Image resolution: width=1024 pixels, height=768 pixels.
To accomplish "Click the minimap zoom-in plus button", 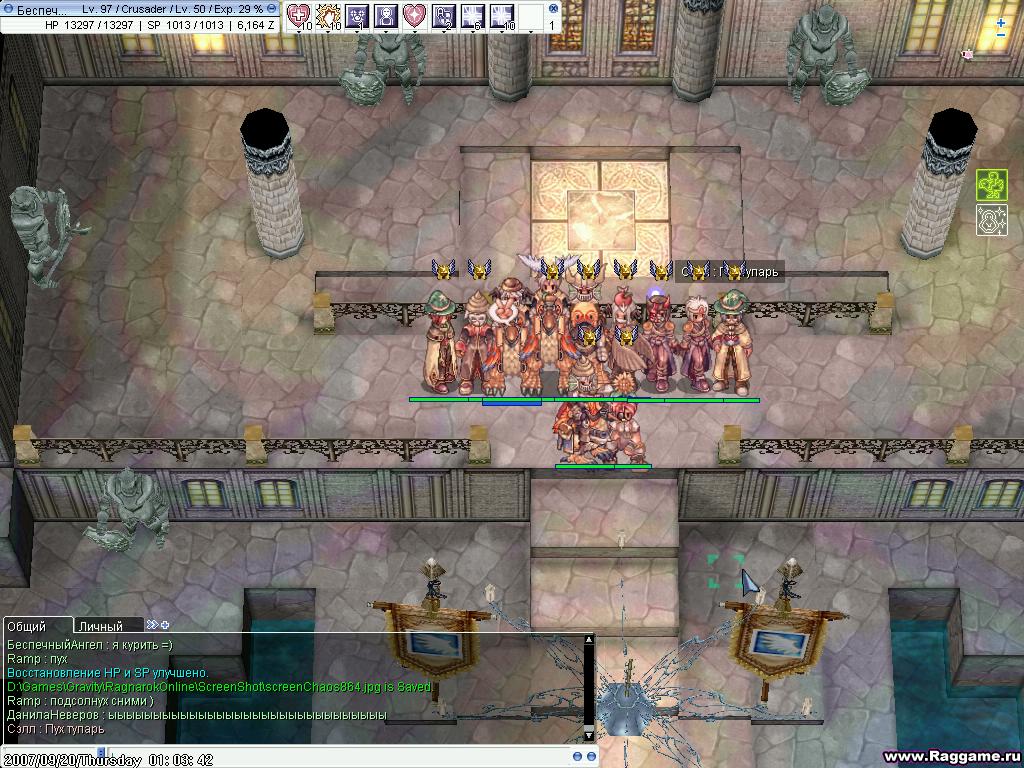I will coord(1001,22).
